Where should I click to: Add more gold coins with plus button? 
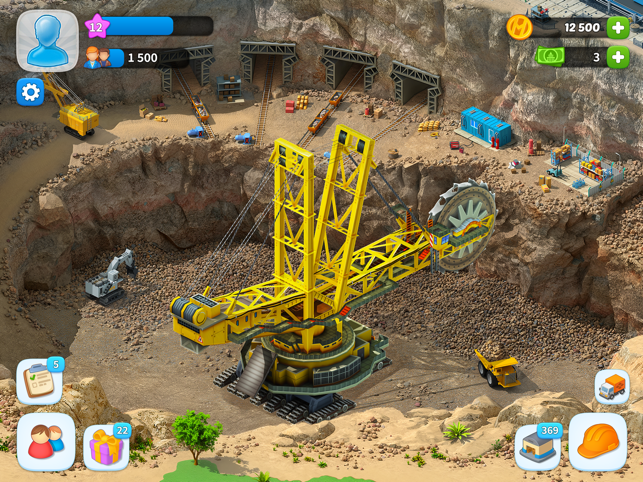point(618,28)
